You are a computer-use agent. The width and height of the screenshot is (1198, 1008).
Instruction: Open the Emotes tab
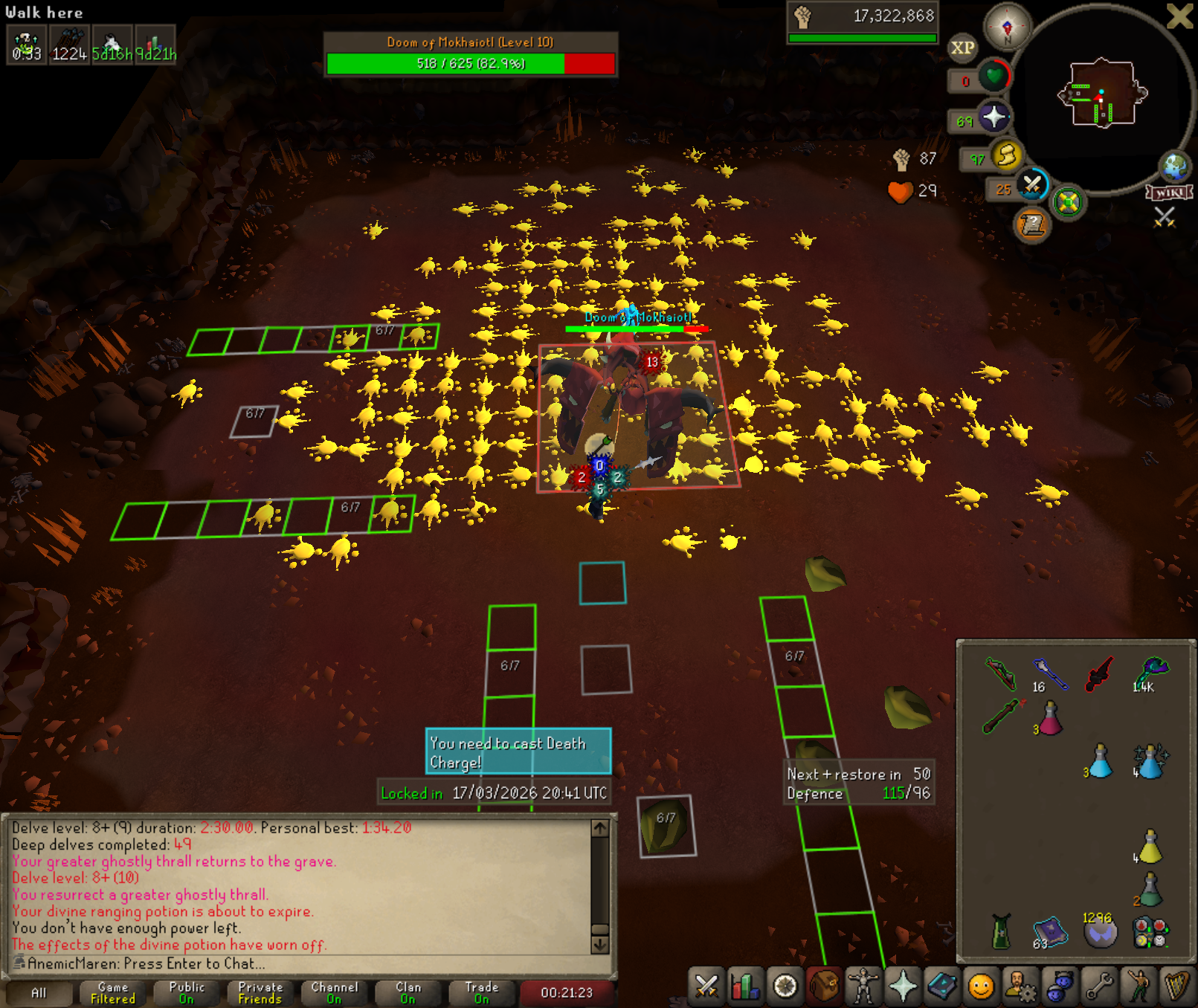1139,986
